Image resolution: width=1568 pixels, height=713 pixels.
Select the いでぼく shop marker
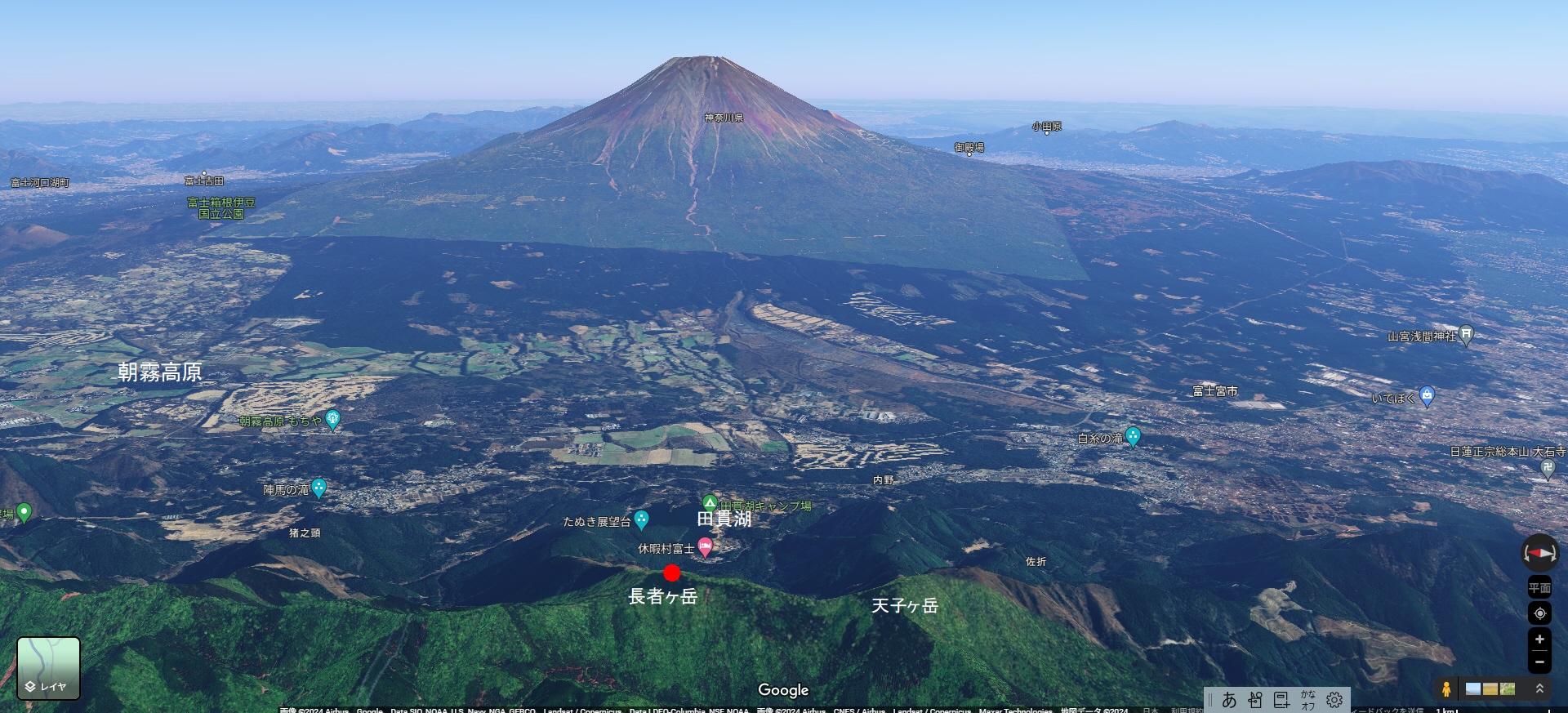pyautogui.click(x=1427, y=396)
